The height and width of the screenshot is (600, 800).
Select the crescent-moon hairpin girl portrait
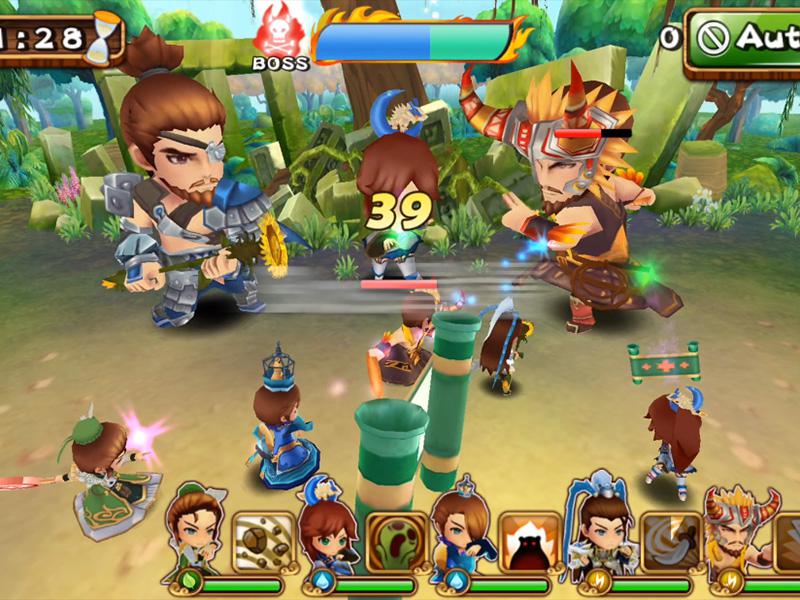328,530
